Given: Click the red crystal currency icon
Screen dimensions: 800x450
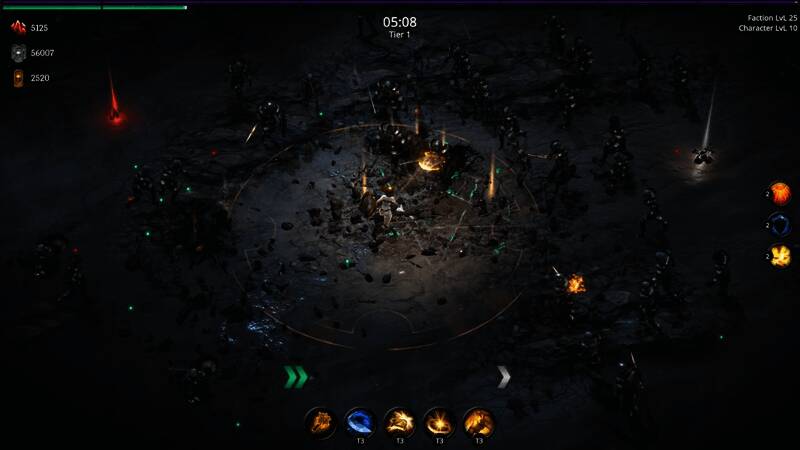Looking at the screenshot, I should [x=18, y=27].
